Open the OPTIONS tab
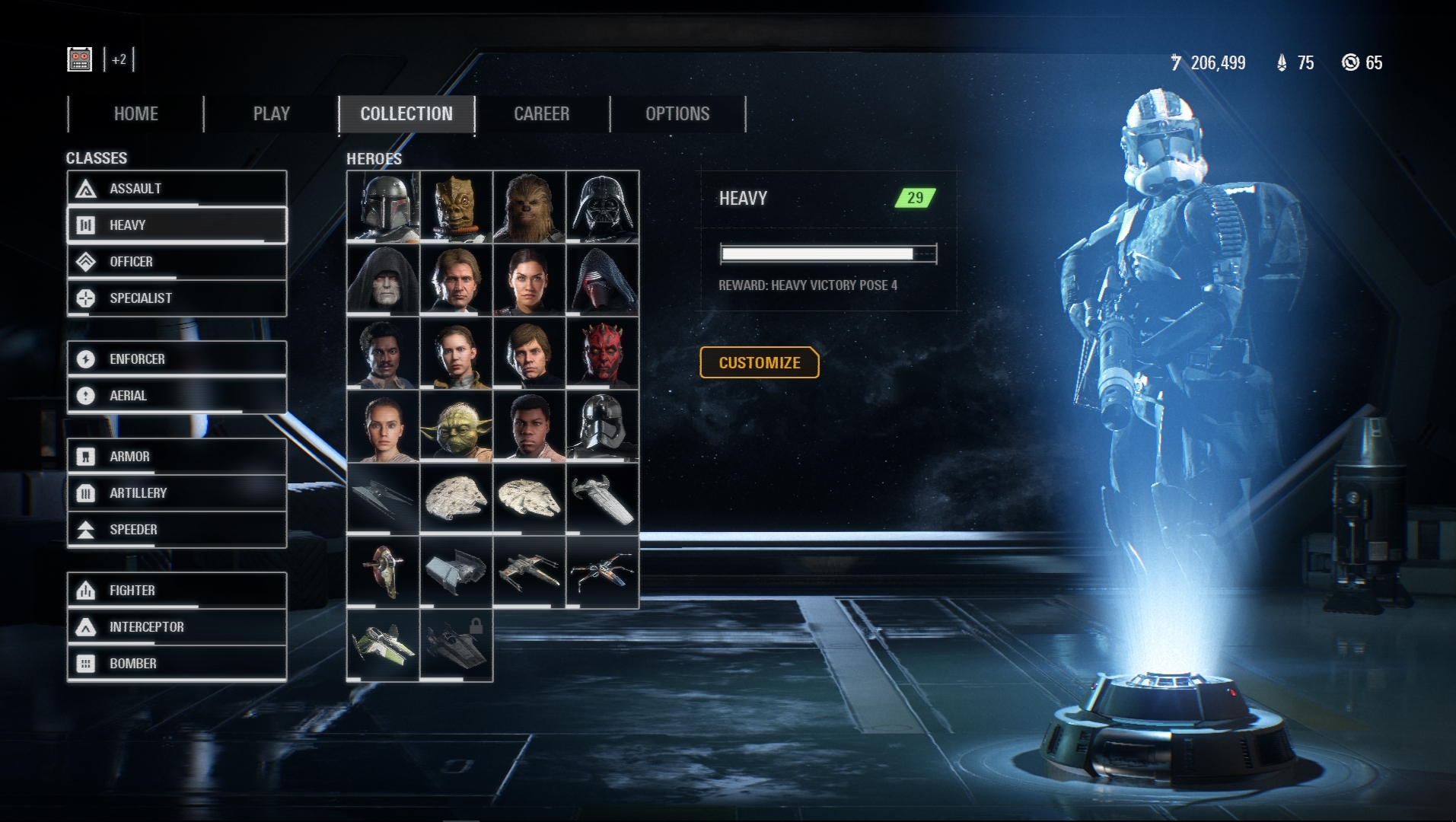This screenshot has height=822, width=1456. click(677, 114)
